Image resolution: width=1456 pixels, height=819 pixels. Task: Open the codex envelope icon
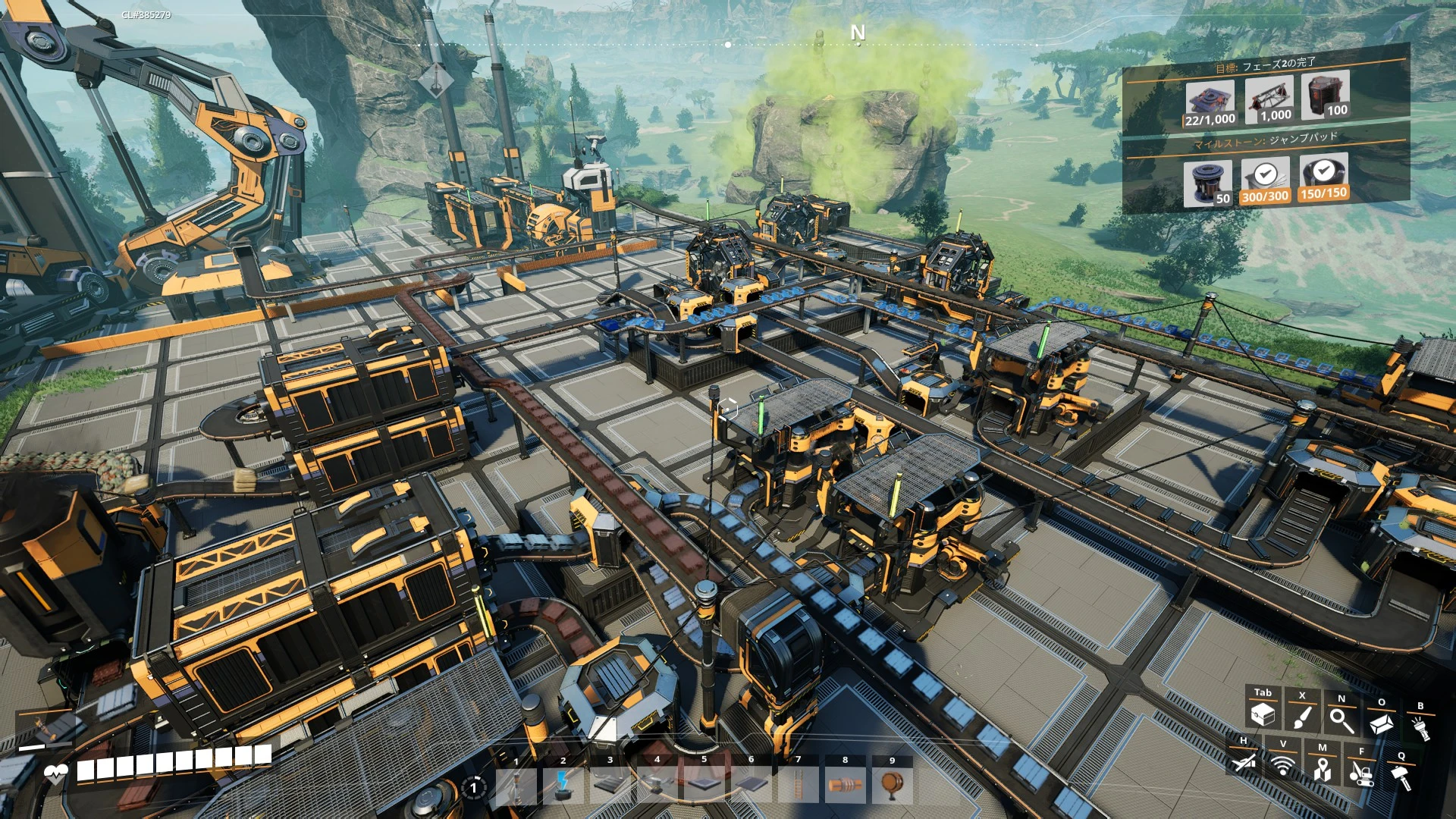1381,723
